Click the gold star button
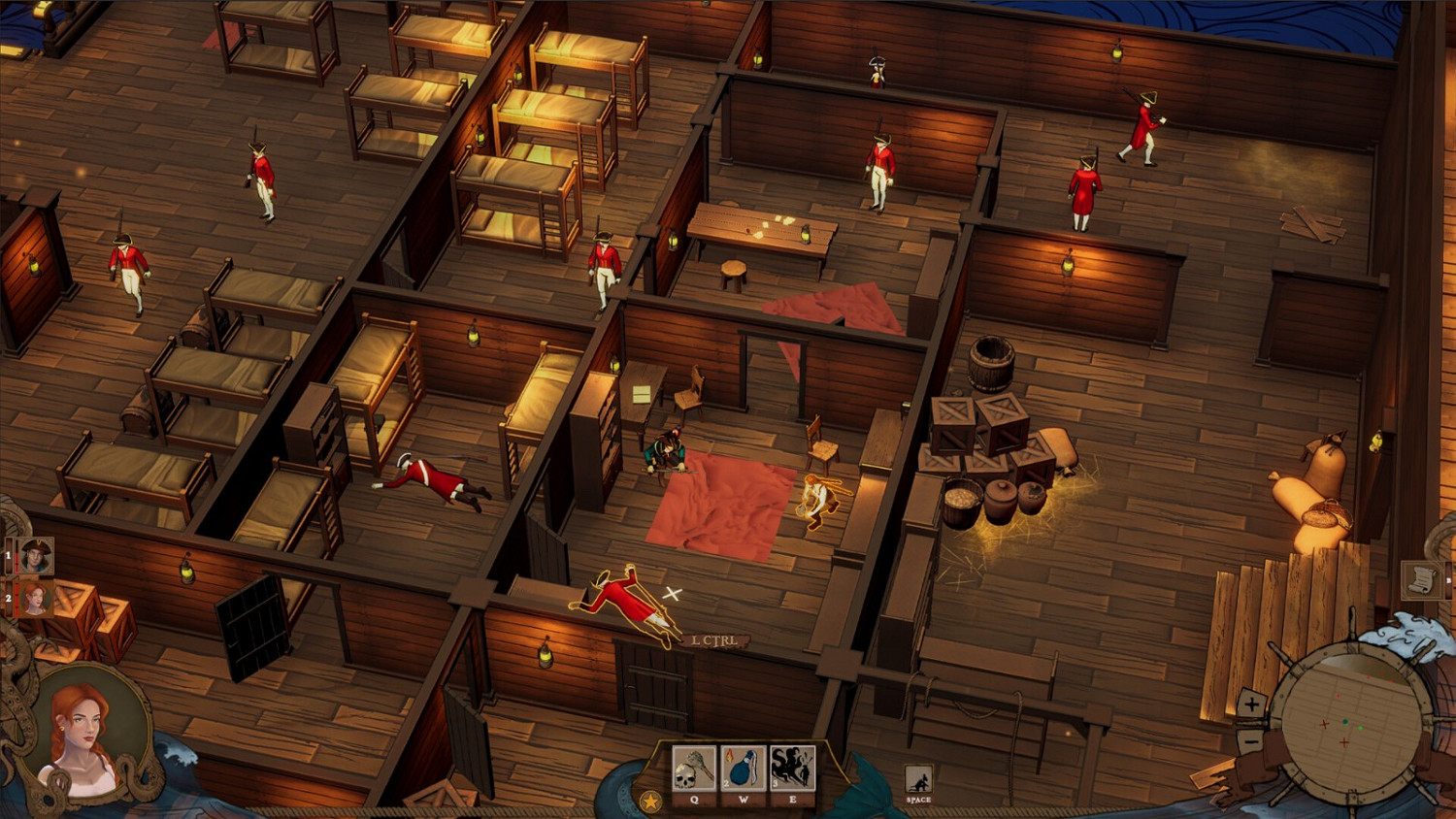Screen dimensions: 1456x819 coord(650,801)
